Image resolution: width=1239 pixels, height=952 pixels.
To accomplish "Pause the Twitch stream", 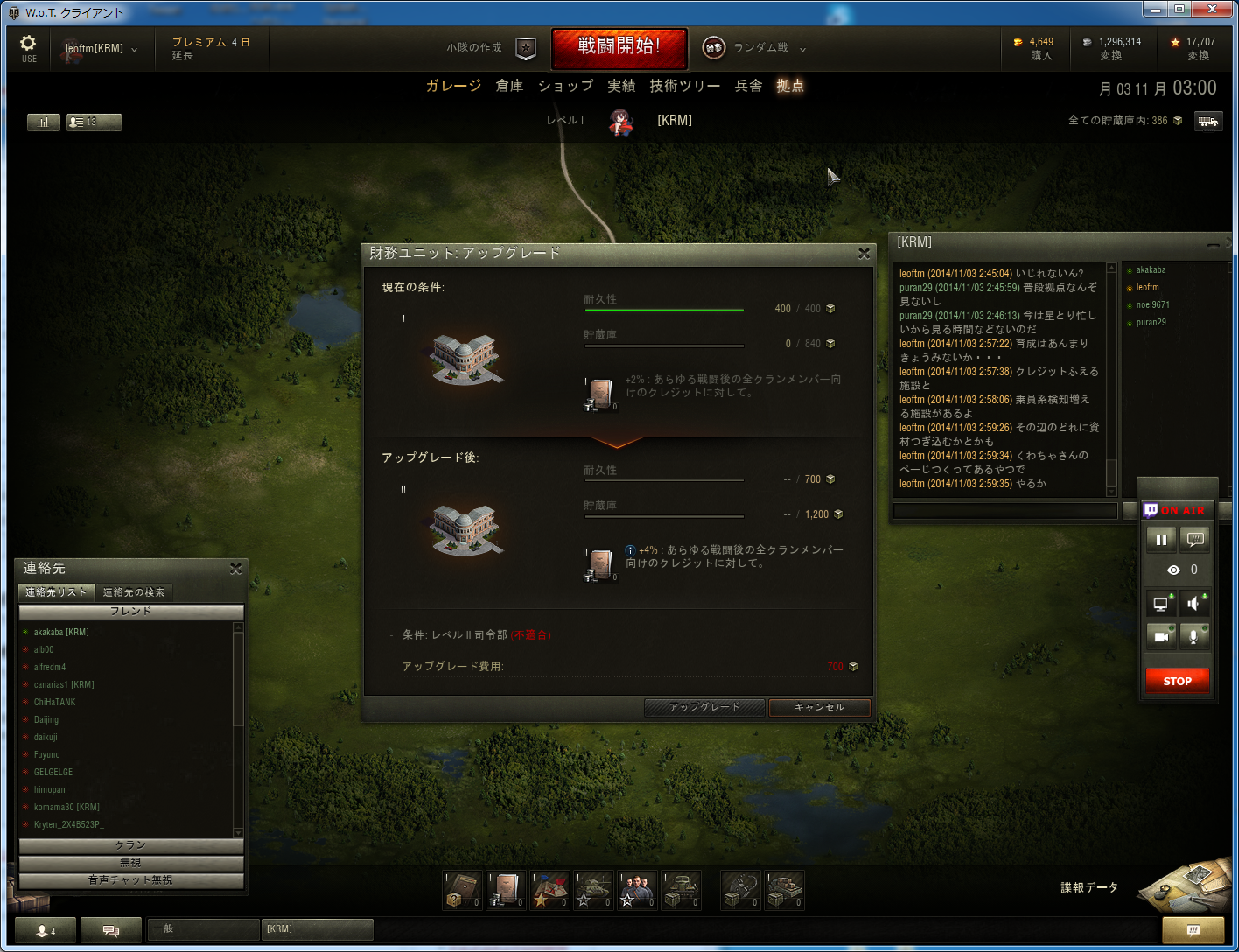I will [x=1161, y=540].
